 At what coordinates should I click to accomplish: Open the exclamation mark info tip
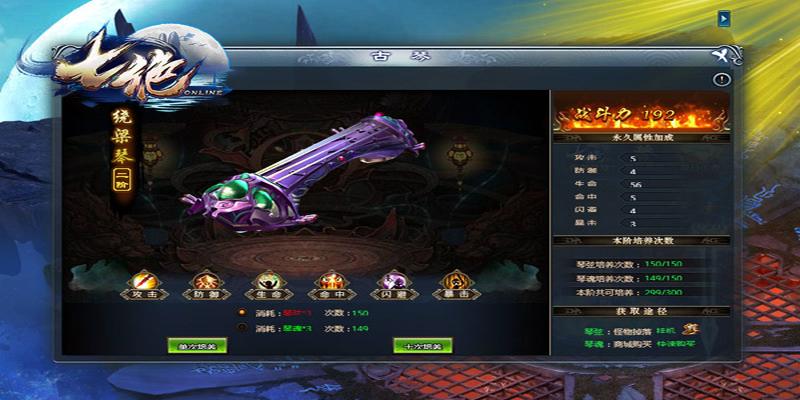[721, 79]
